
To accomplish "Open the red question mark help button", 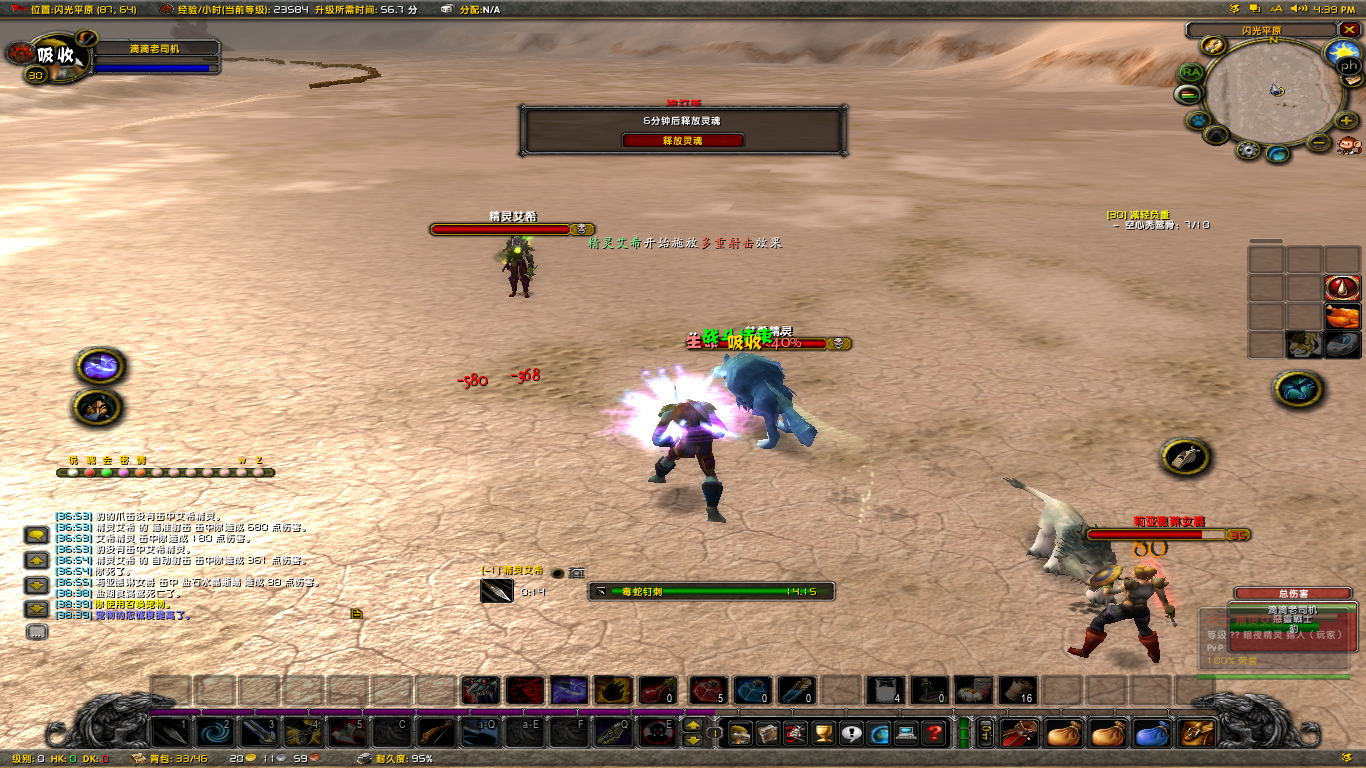I will coord(934,733).
